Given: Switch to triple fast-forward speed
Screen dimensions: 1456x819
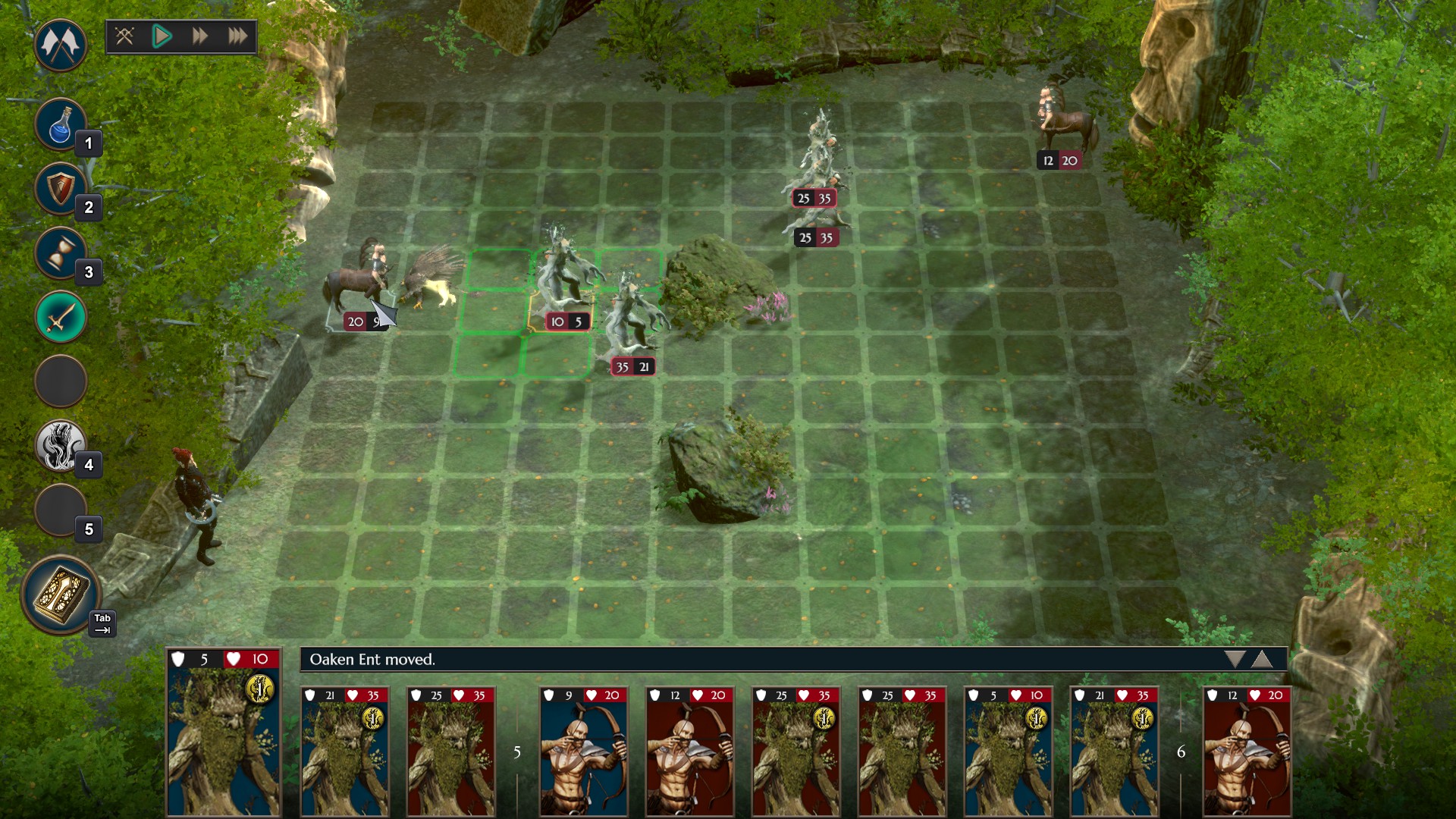Looking at the screenshot, I should [x=237, y=36].
